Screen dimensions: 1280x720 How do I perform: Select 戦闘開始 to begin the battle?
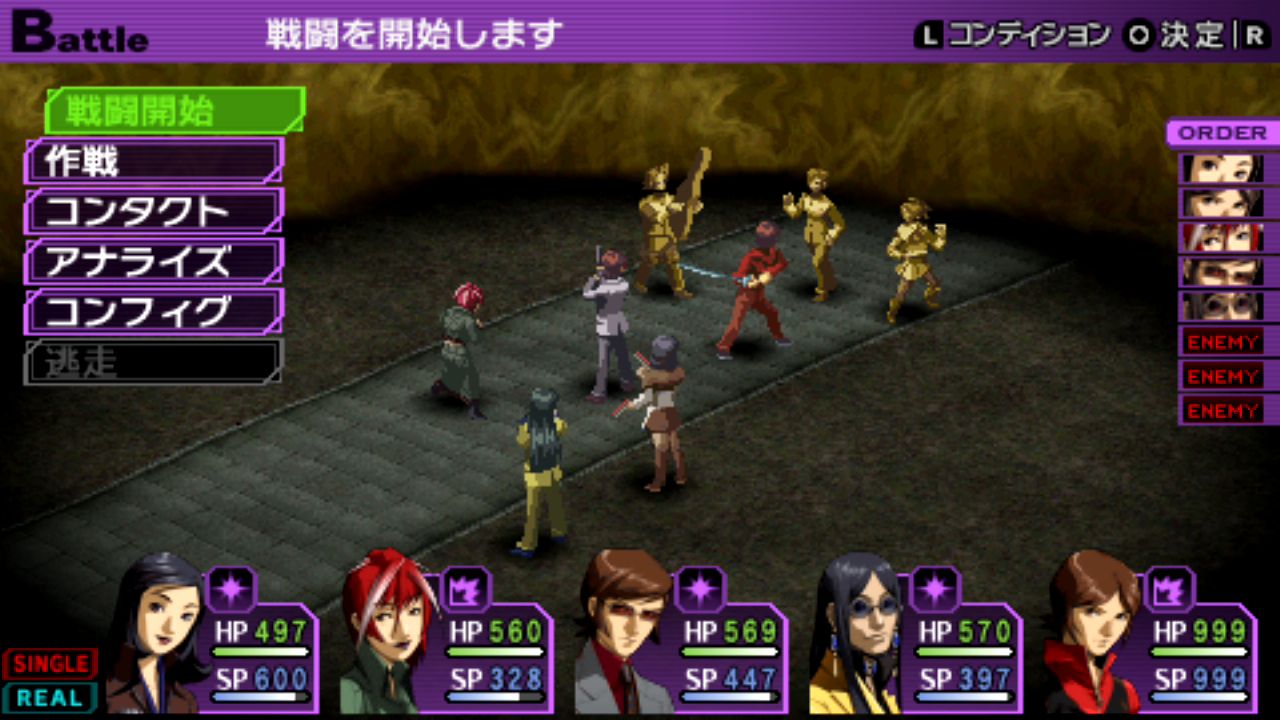[172, 111]
